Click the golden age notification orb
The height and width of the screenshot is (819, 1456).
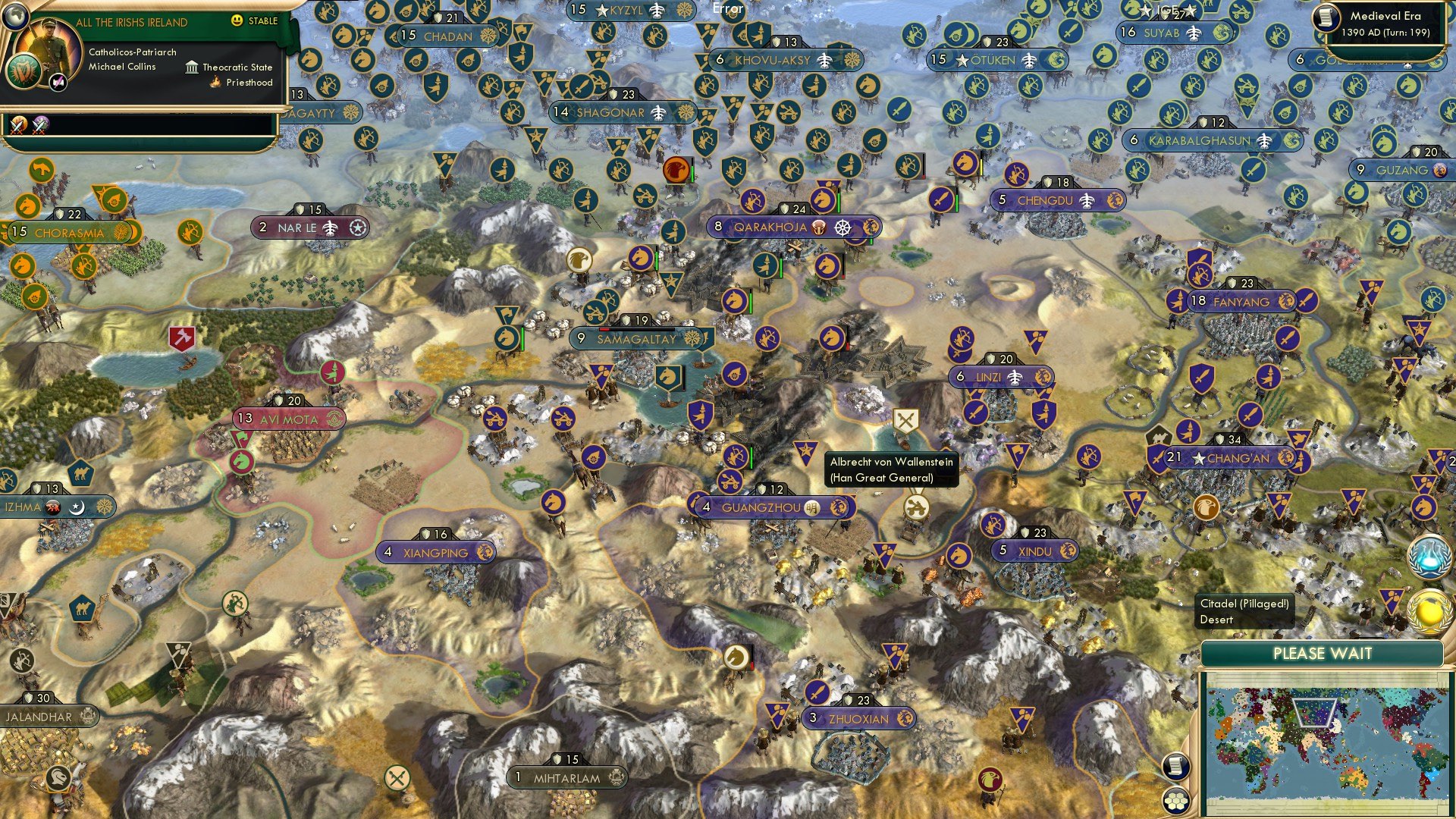(1429, 610)
